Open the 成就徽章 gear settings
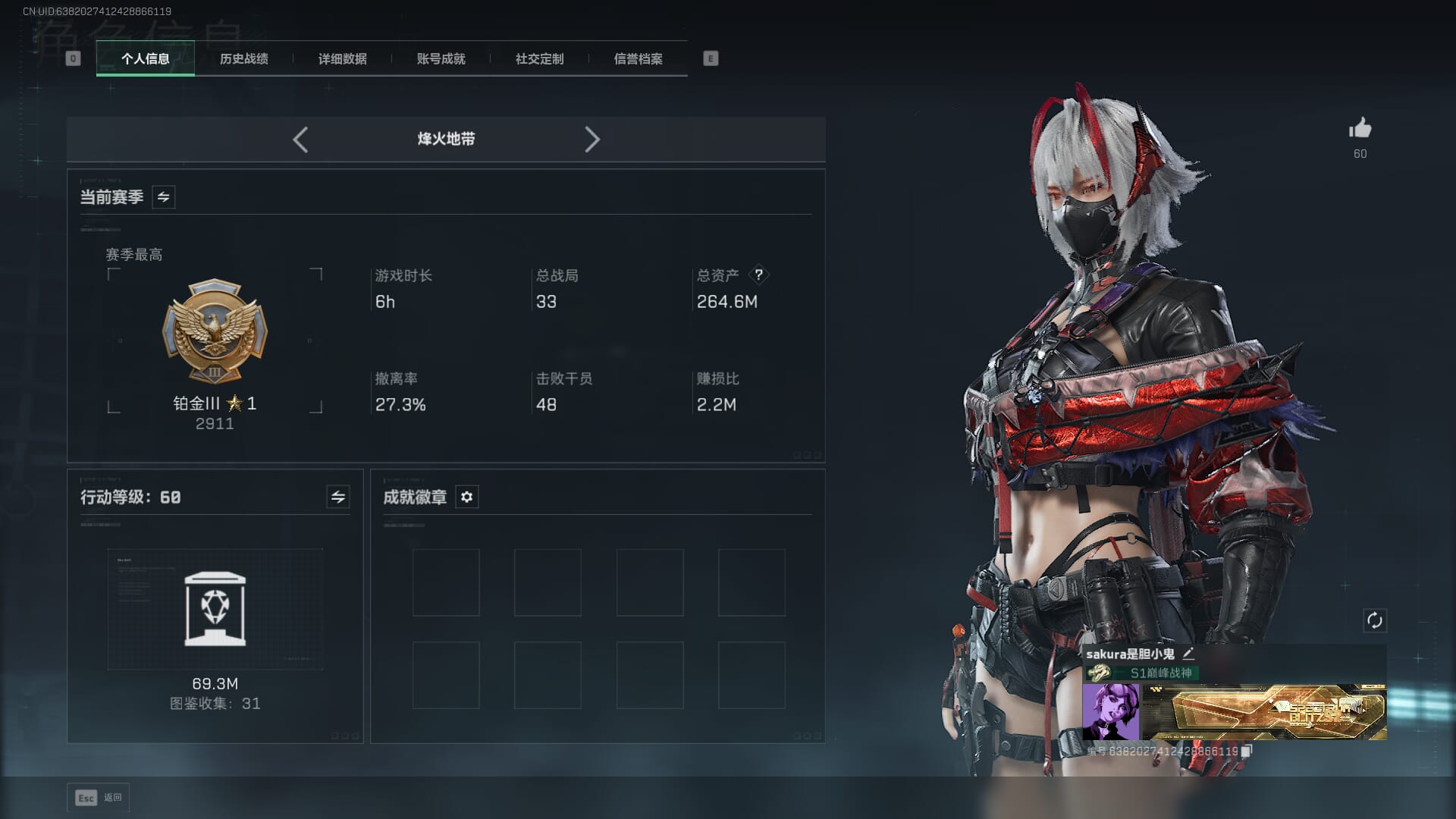 466,497
